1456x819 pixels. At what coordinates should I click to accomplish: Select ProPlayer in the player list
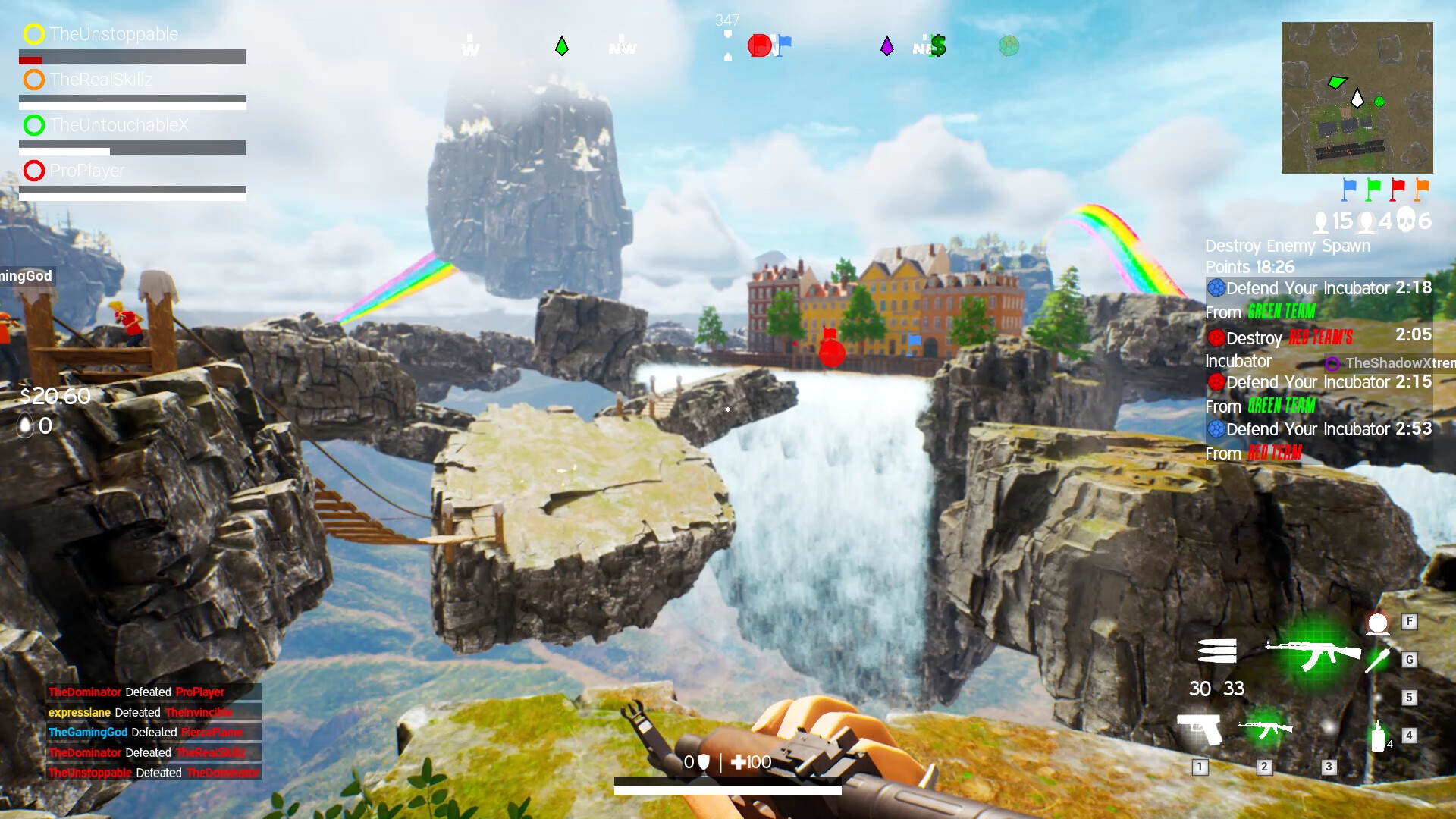point(87,171)
